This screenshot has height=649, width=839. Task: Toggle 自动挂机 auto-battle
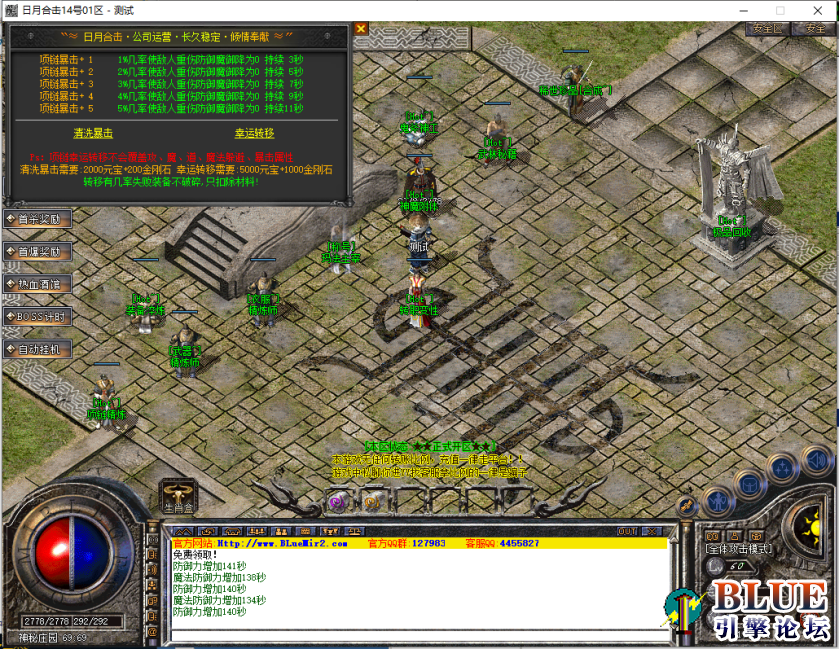[38, 349]
